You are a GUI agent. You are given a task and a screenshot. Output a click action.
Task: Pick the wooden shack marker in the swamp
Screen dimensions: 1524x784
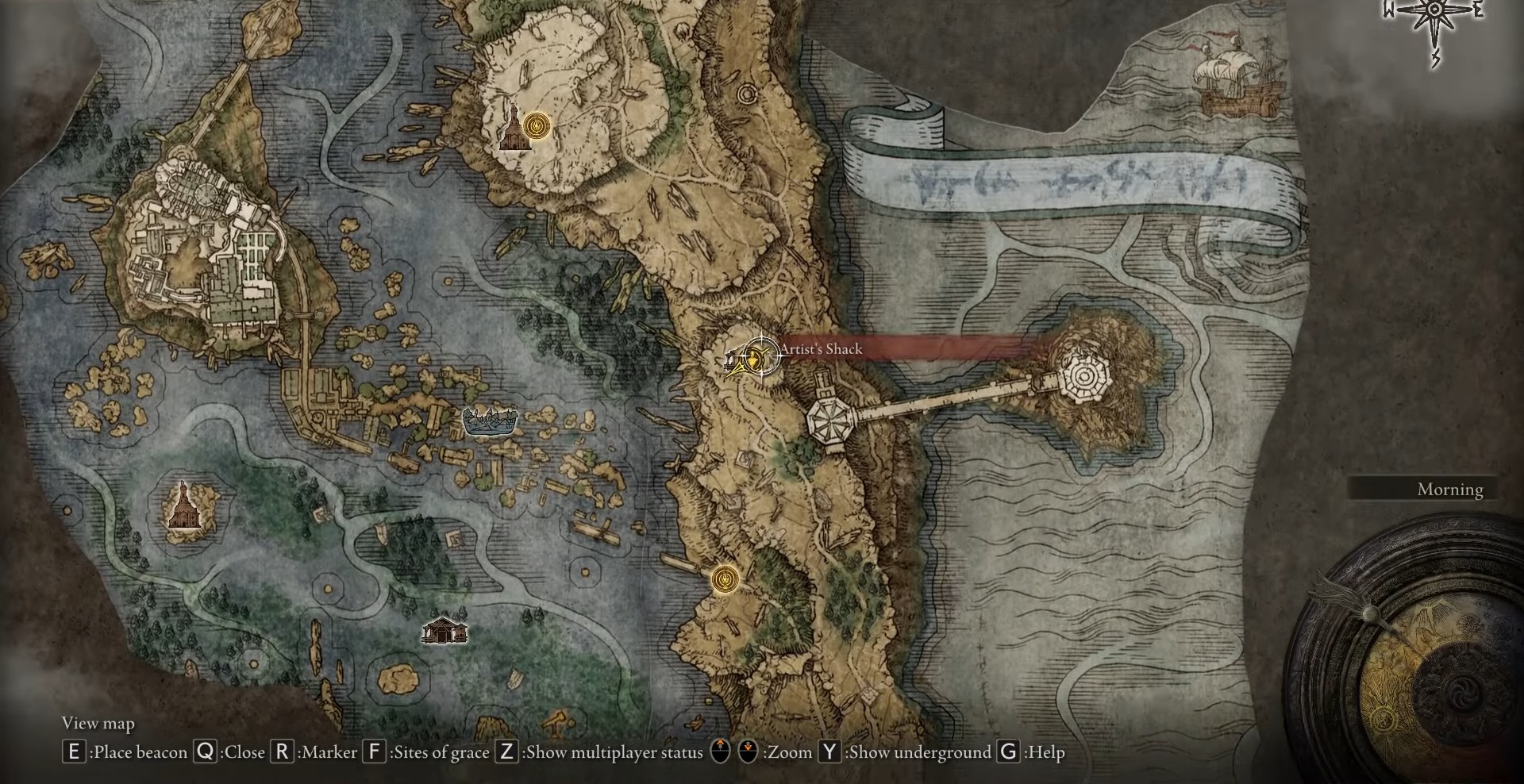pyautogui.click(x=444, y=631)
